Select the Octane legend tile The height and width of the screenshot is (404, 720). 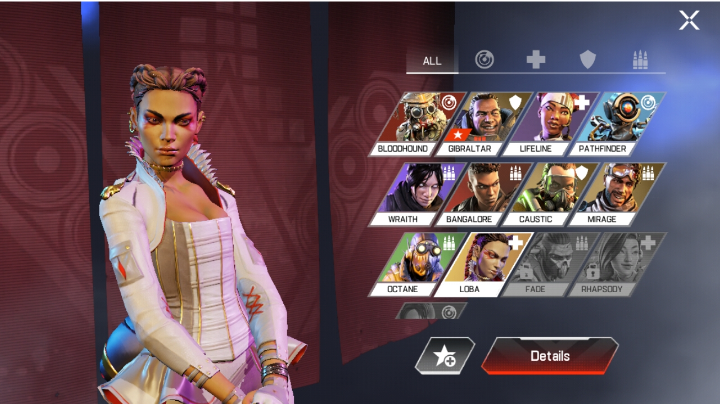coord(415,263)
